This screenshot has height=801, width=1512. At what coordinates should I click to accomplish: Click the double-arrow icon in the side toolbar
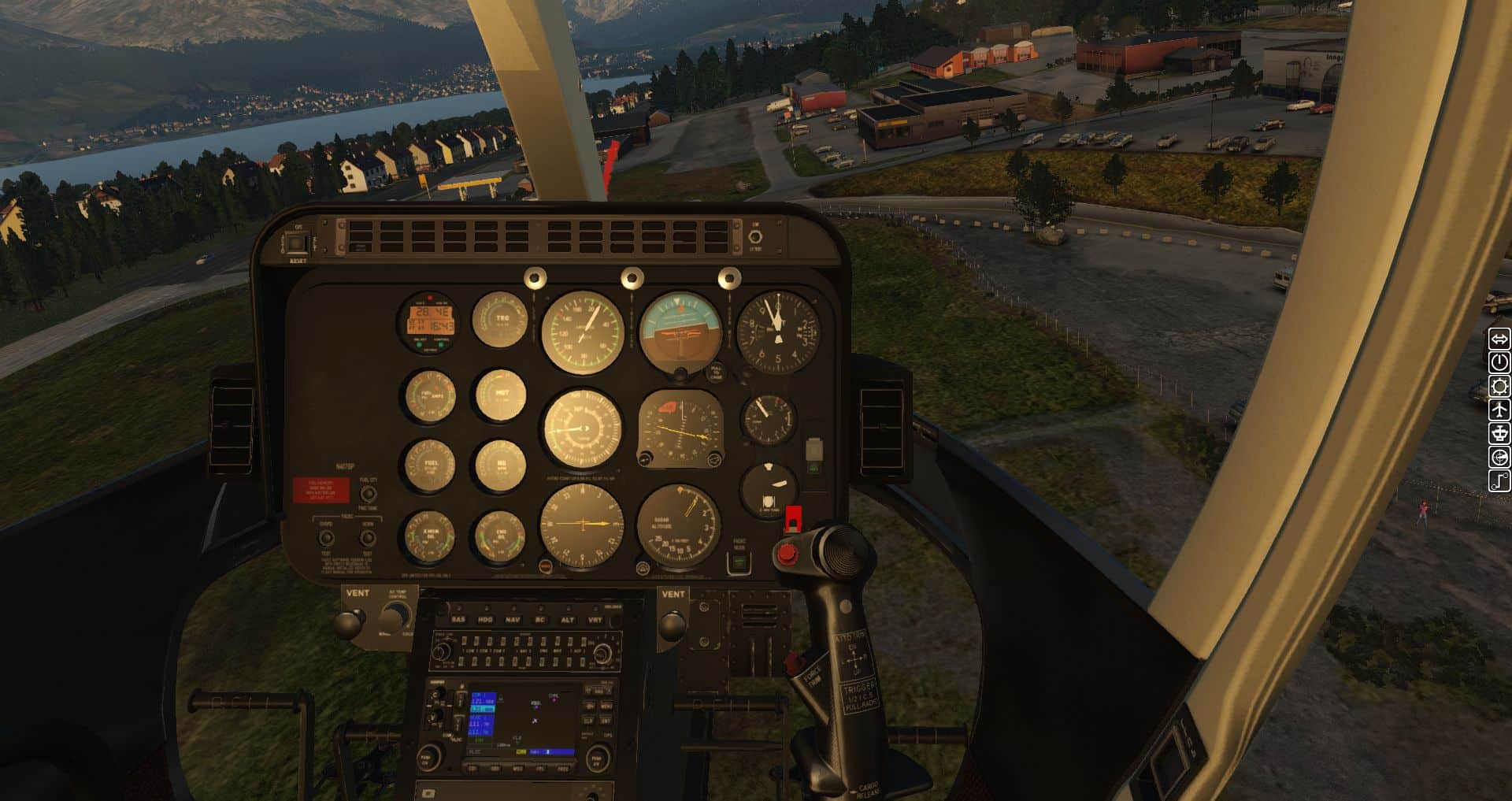pyautogui.click(x=1499, y=339)
